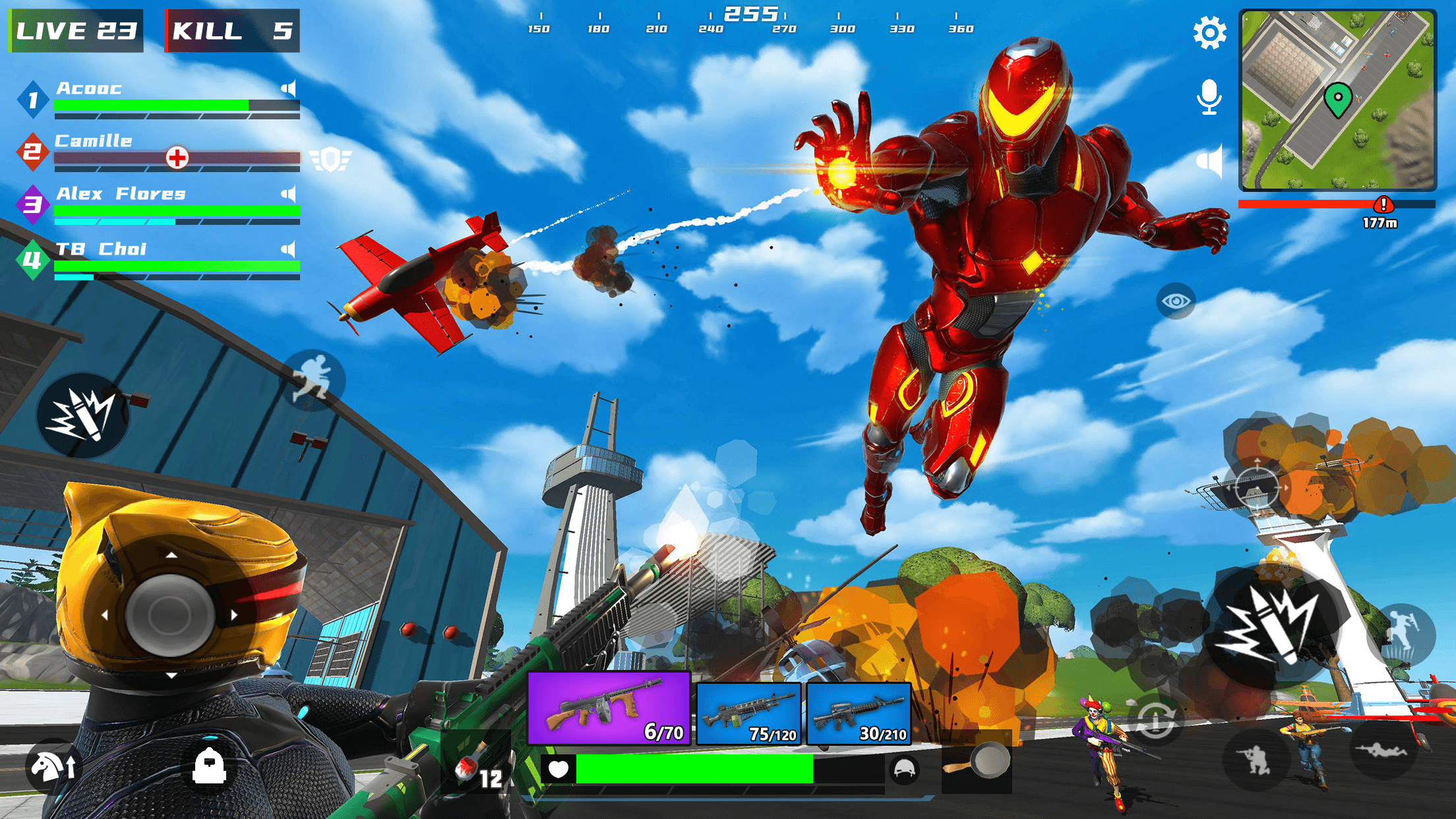This screenshot has width=1456, height=819.
Task: Click Camille's red cross revive marker
Action: 177,158
